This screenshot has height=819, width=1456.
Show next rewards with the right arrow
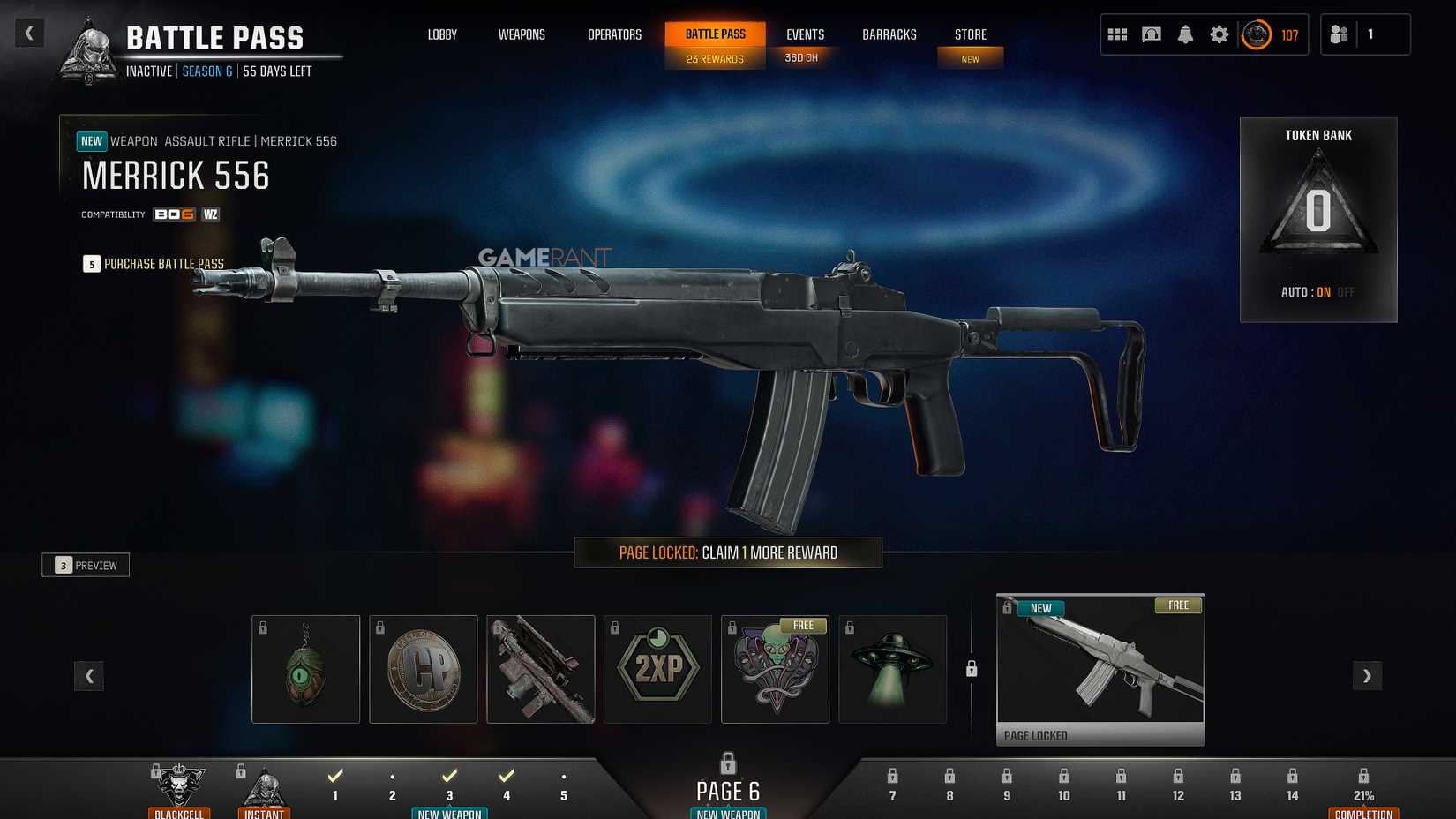click(1367, 676)
